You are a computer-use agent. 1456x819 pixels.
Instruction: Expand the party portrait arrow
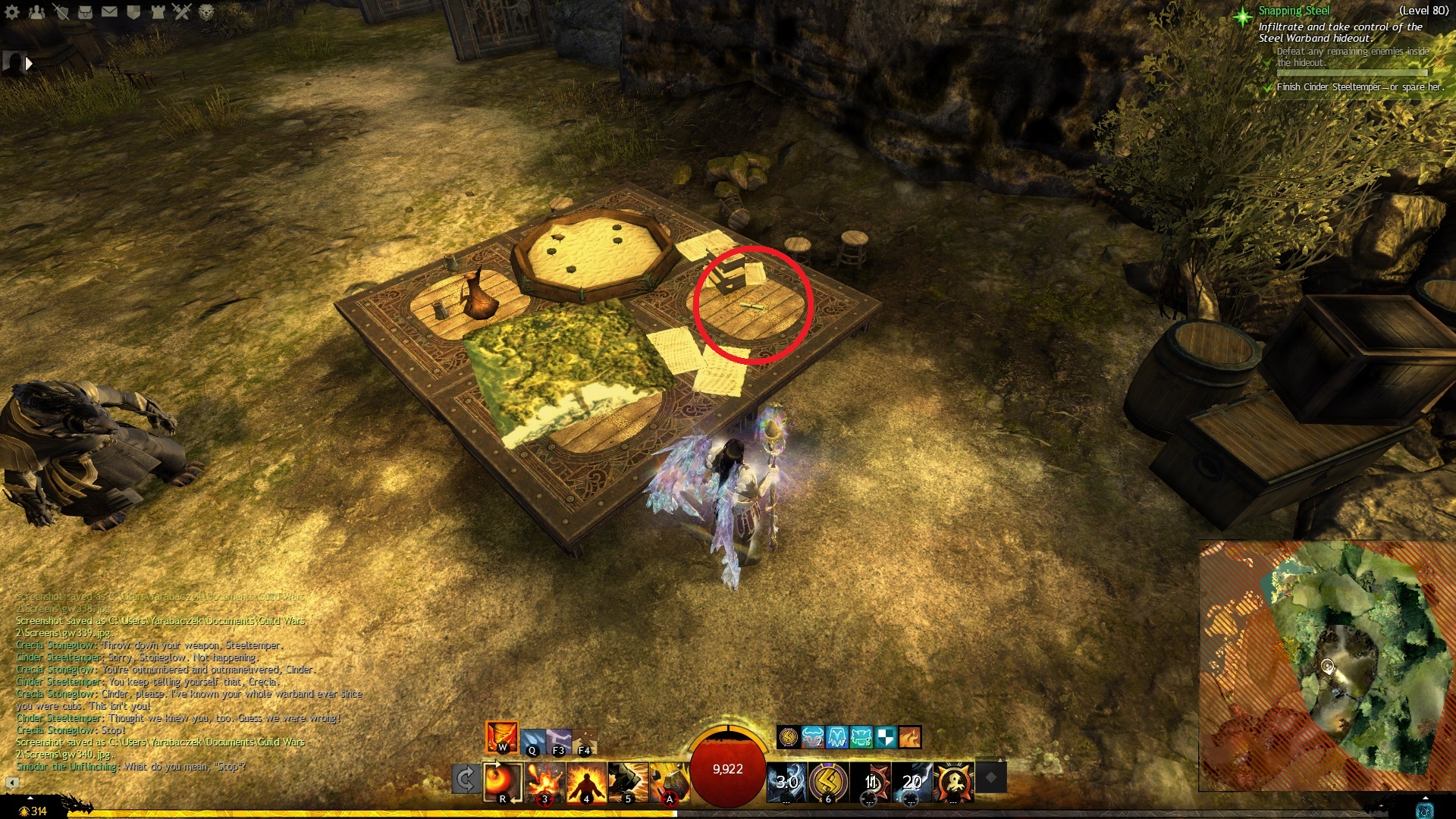click(x=29, y=64)
